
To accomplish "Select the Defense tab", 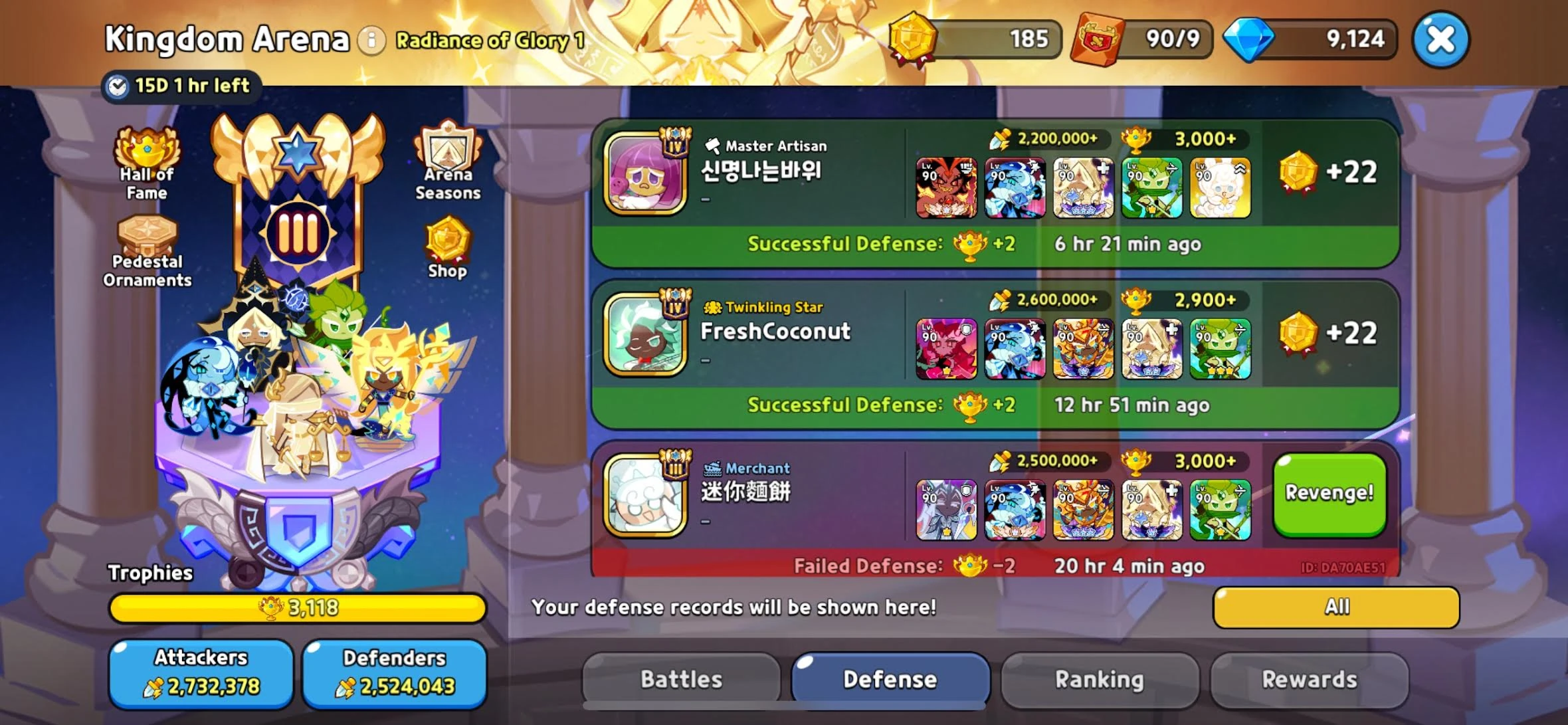I will coord(890,679).
